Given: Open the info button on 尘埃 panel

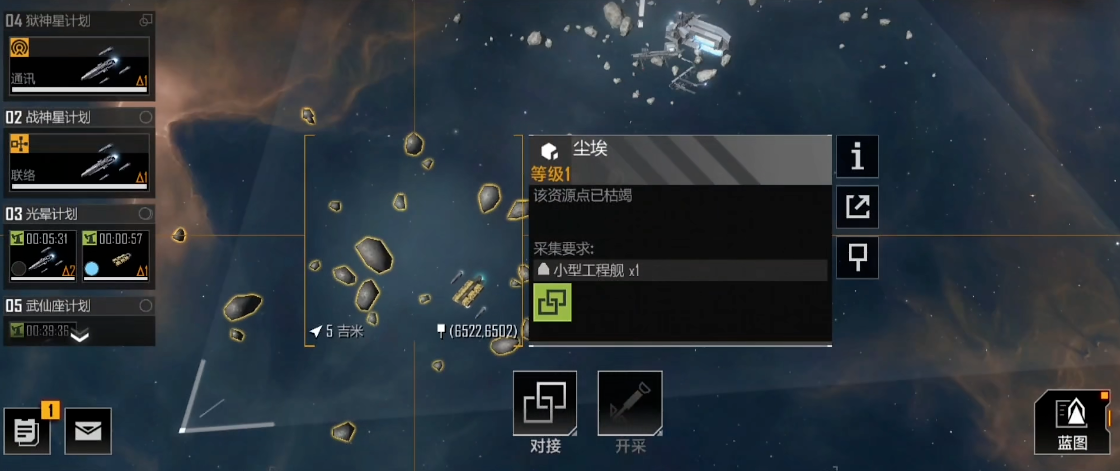Looking at the screenshot, I should coord(857,157).
